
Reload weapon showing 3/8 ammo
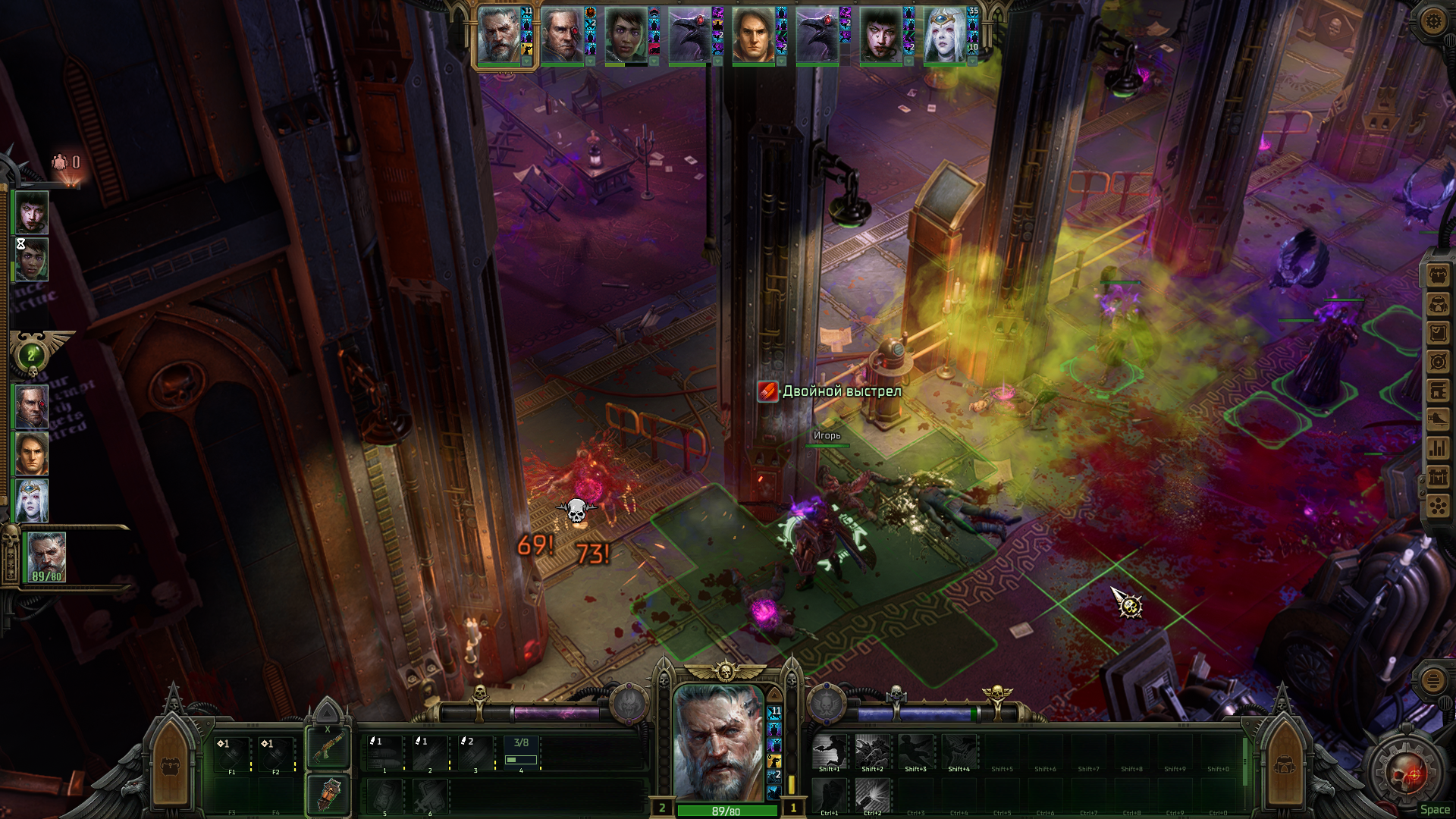(x=521, y=754)
